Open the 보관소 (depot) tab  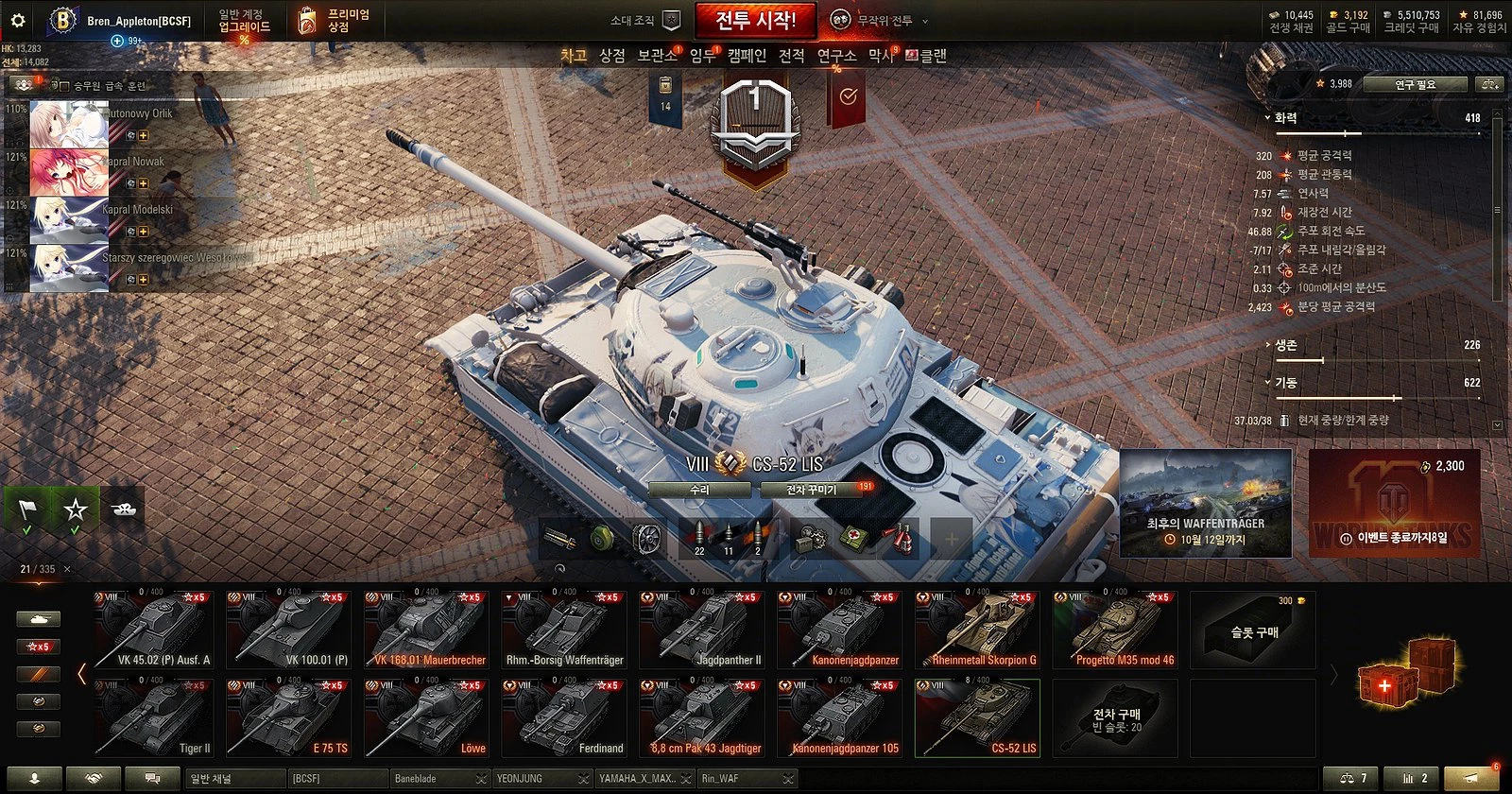[x=657, y=56]
